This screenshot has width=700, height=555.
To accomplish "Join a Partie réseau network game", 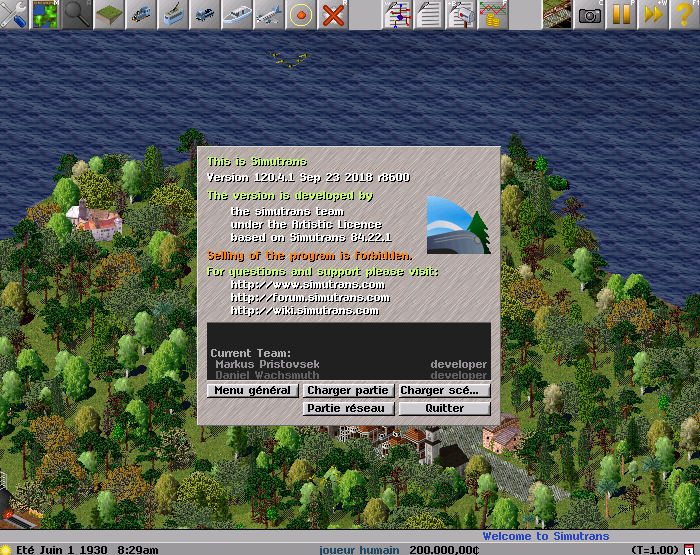I will pyautogui.click(x=348, y=408).
